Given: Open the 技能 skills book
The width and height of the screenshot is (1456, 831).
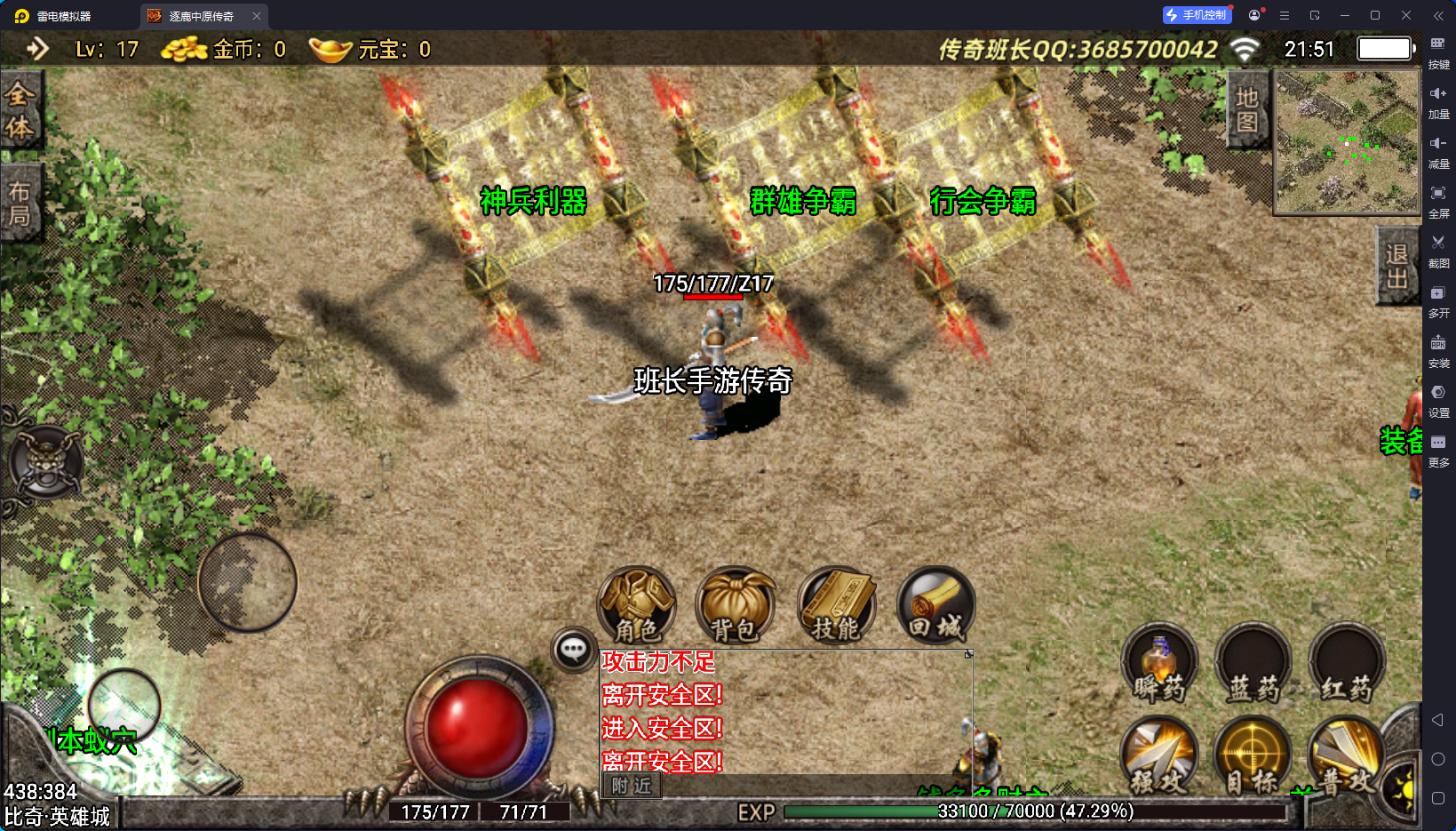Looking at the screenshot, I should click(836, 605).
